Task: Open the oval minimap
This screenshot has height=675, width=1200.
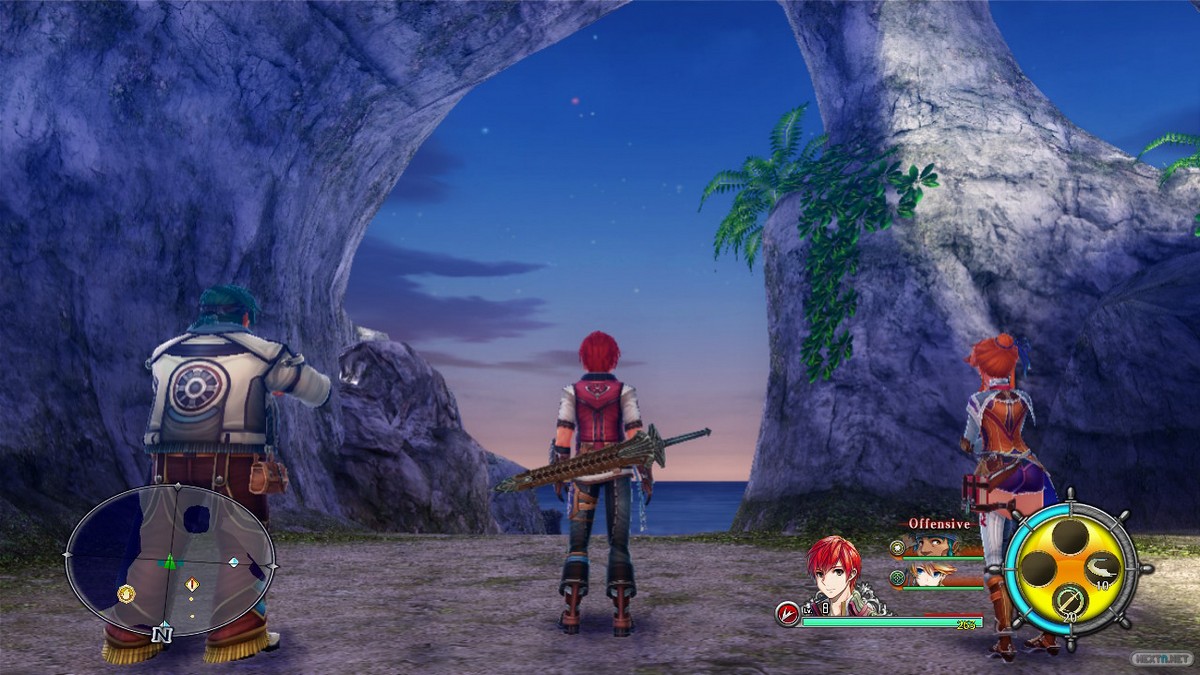Action: pyautogui.click(x=170, y=560)
